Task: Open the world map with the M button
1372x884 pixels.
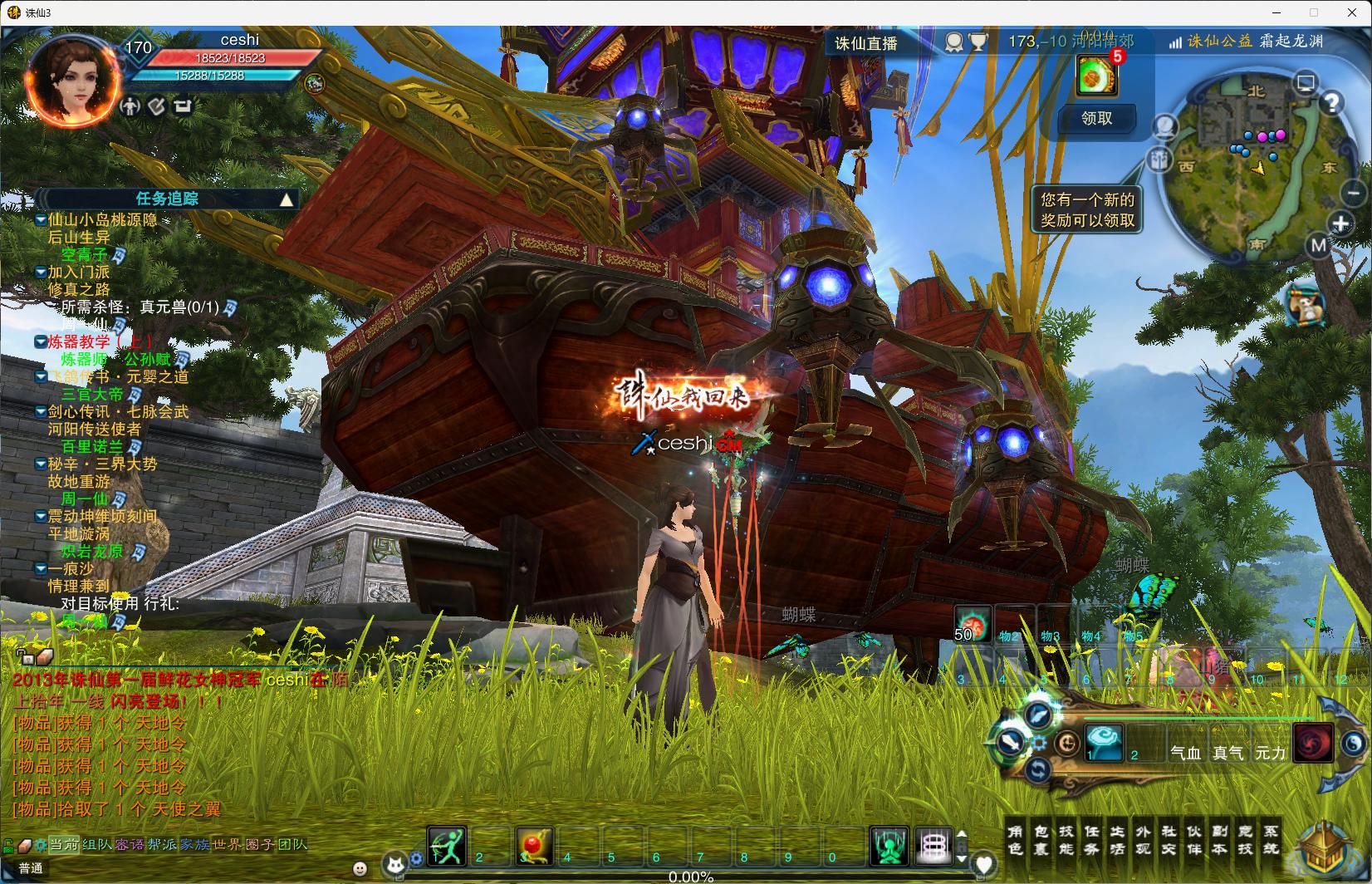Action: [x=1319, y=246]
